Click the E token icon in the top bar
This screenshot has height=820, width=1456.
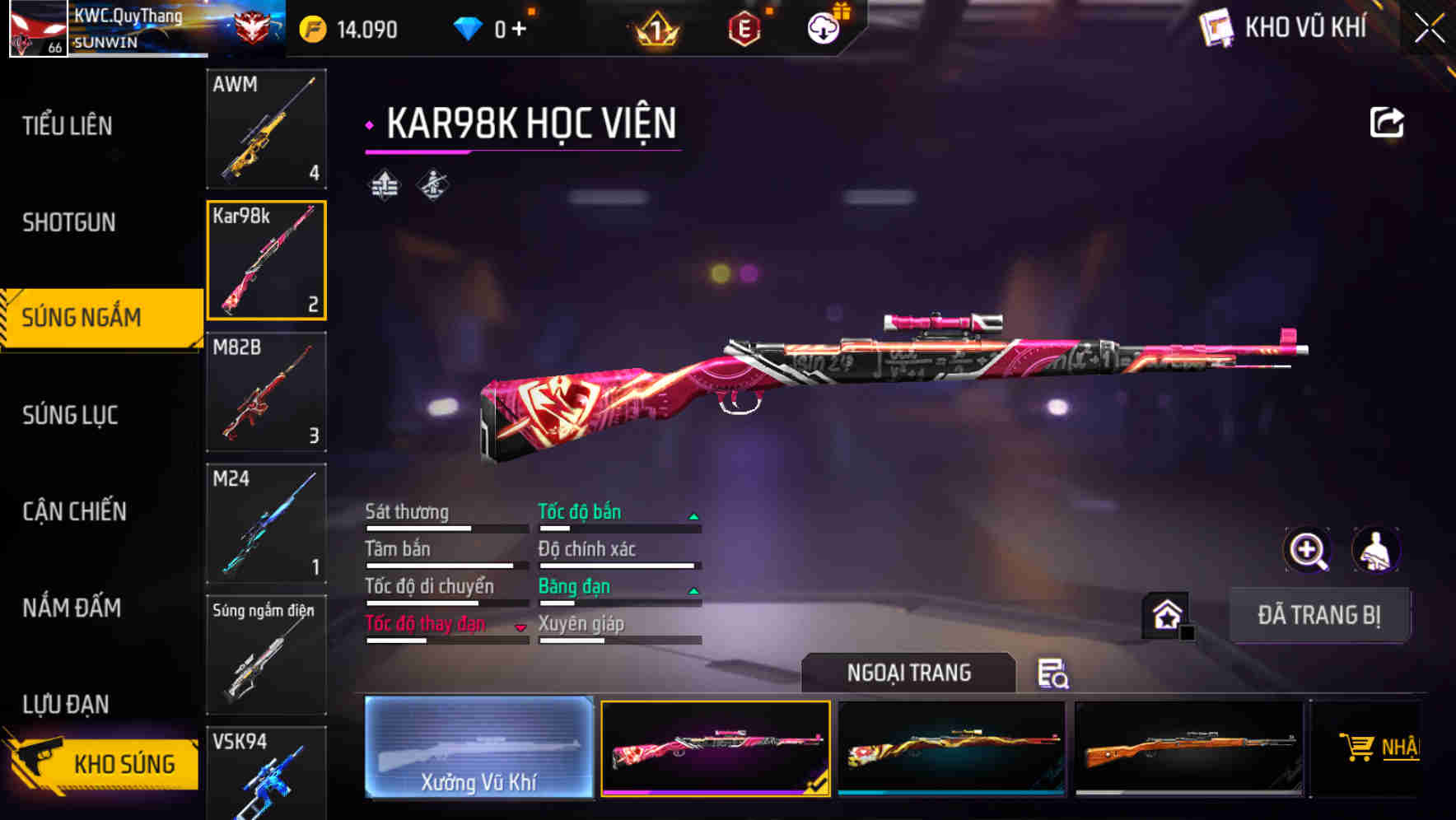[745, 27]
